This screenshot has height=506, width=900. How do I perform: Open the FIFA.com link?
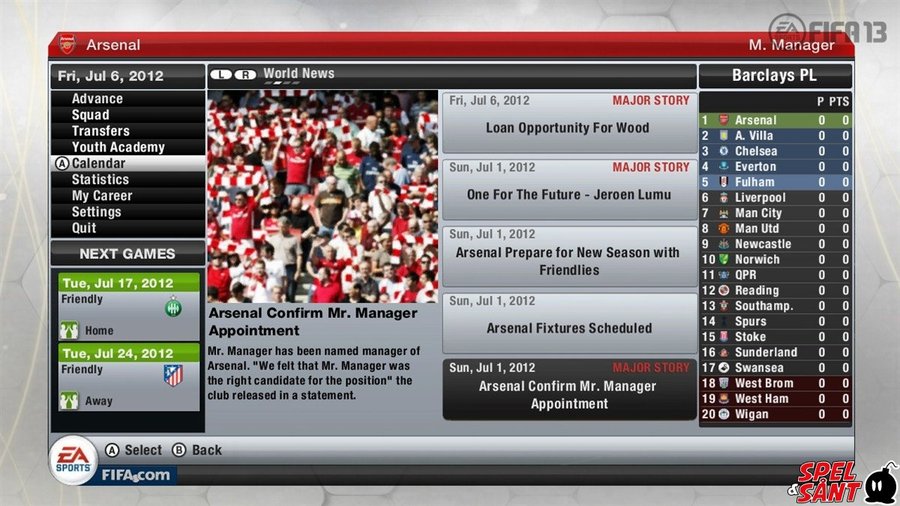point(137,475)
